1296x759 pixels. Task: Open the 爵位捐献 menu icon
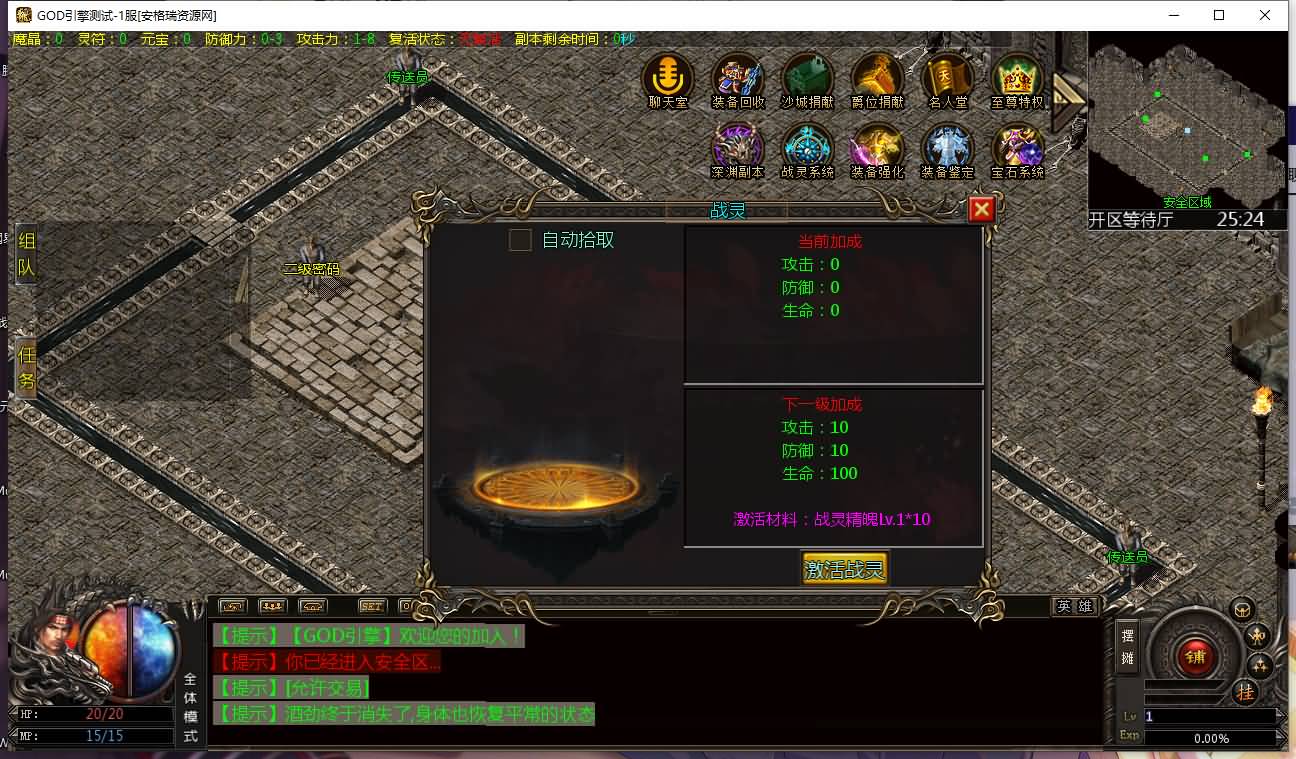877,77
